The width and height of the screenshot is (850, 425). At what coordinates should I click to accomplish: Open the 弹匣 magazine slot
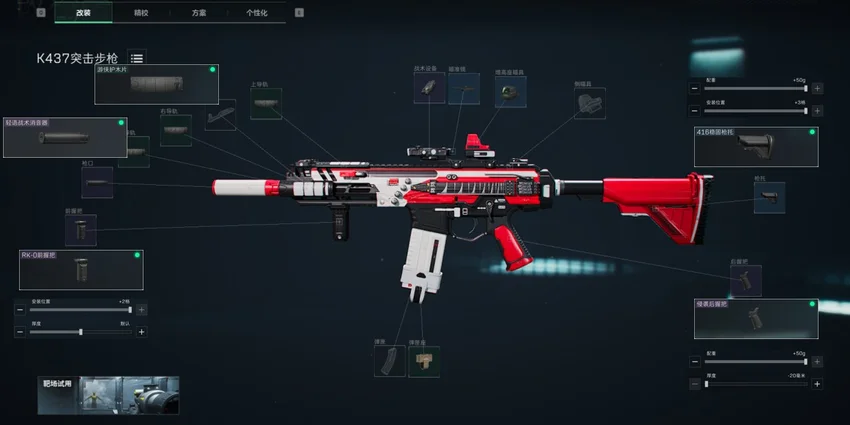389,361
